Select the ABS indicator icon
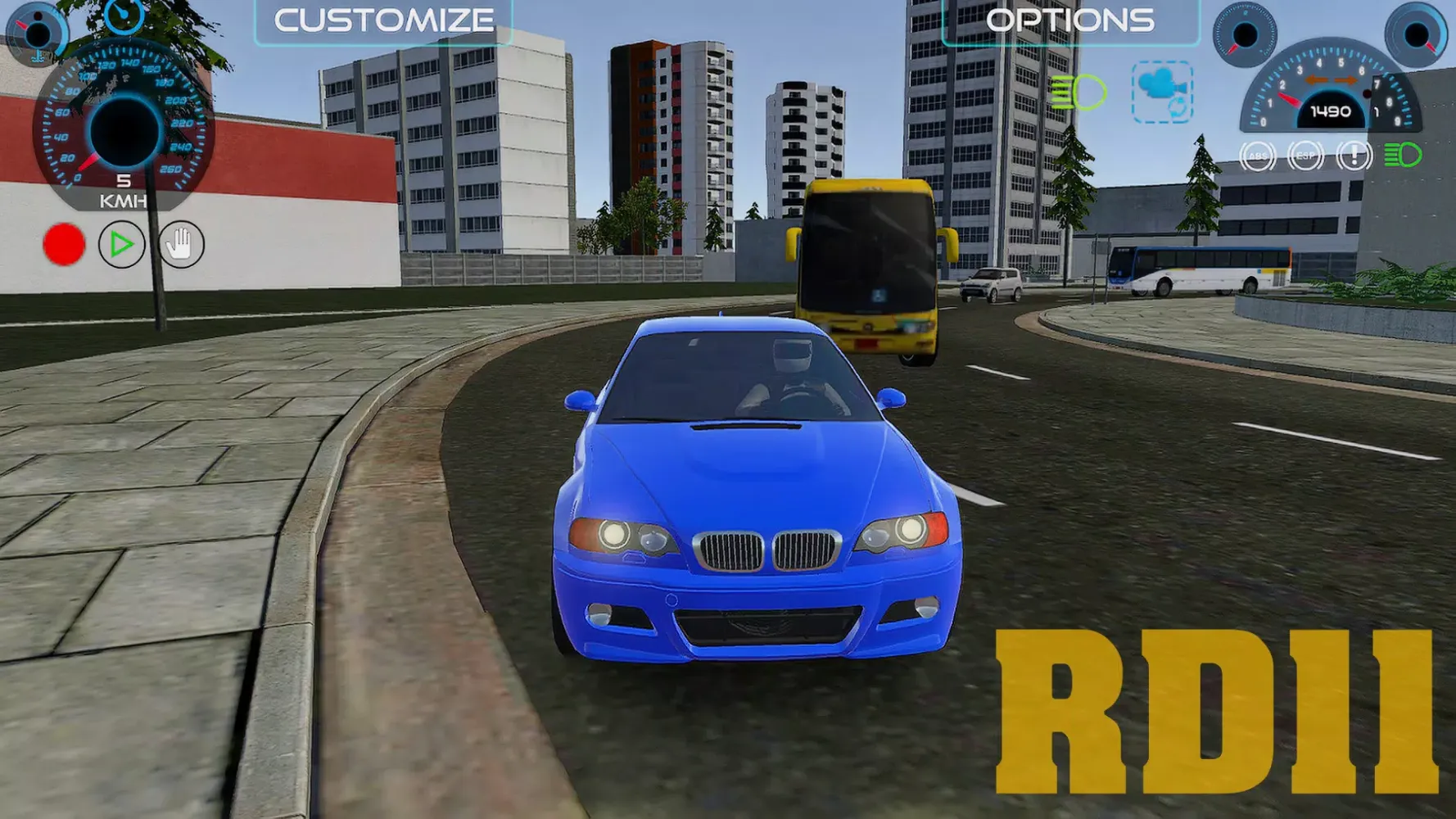This screenshot has height=819, width=1456. [1258, 156]
